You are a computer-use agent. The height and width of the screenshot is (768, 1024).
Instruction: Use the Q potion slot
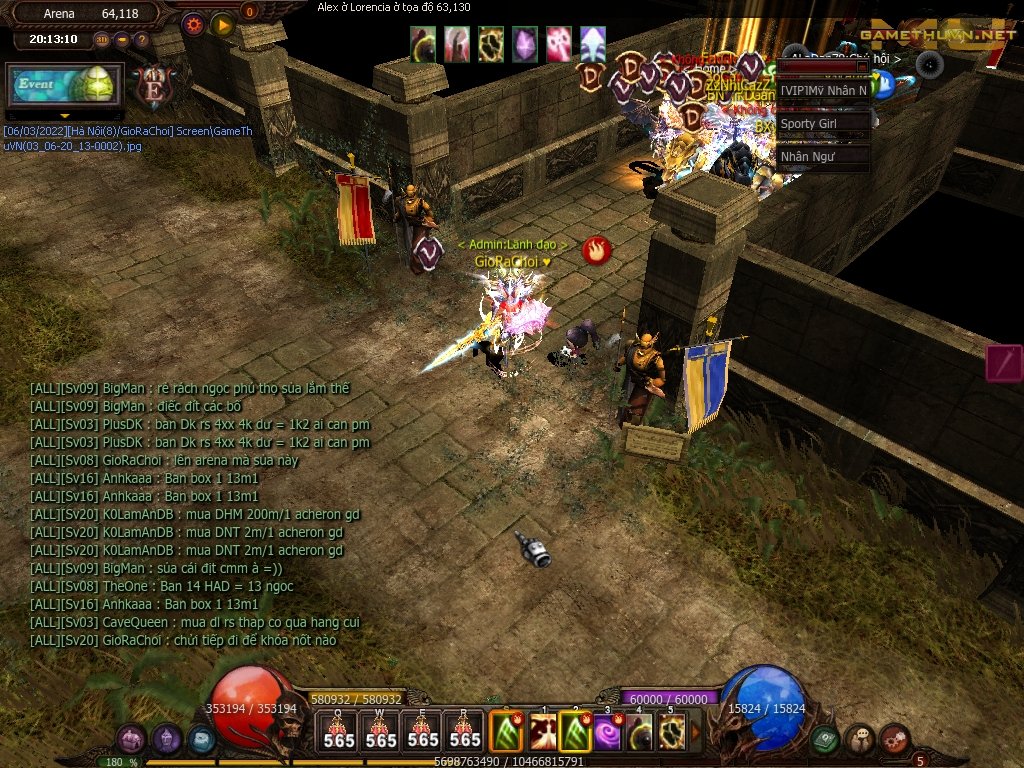pyautogui.click(x=338, y=732)
